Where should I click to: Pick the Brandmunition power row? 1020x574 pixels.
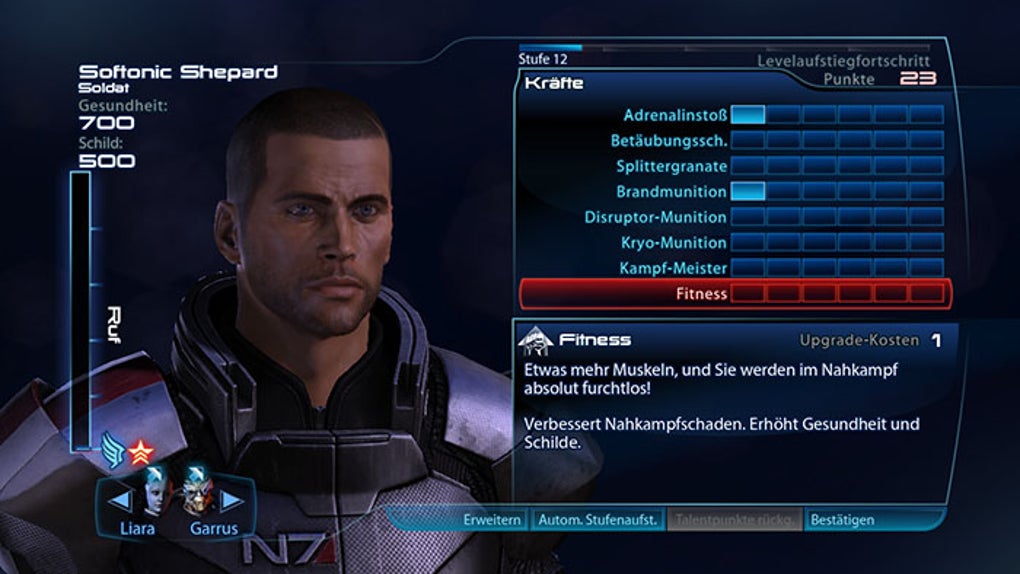coord(671,191)
